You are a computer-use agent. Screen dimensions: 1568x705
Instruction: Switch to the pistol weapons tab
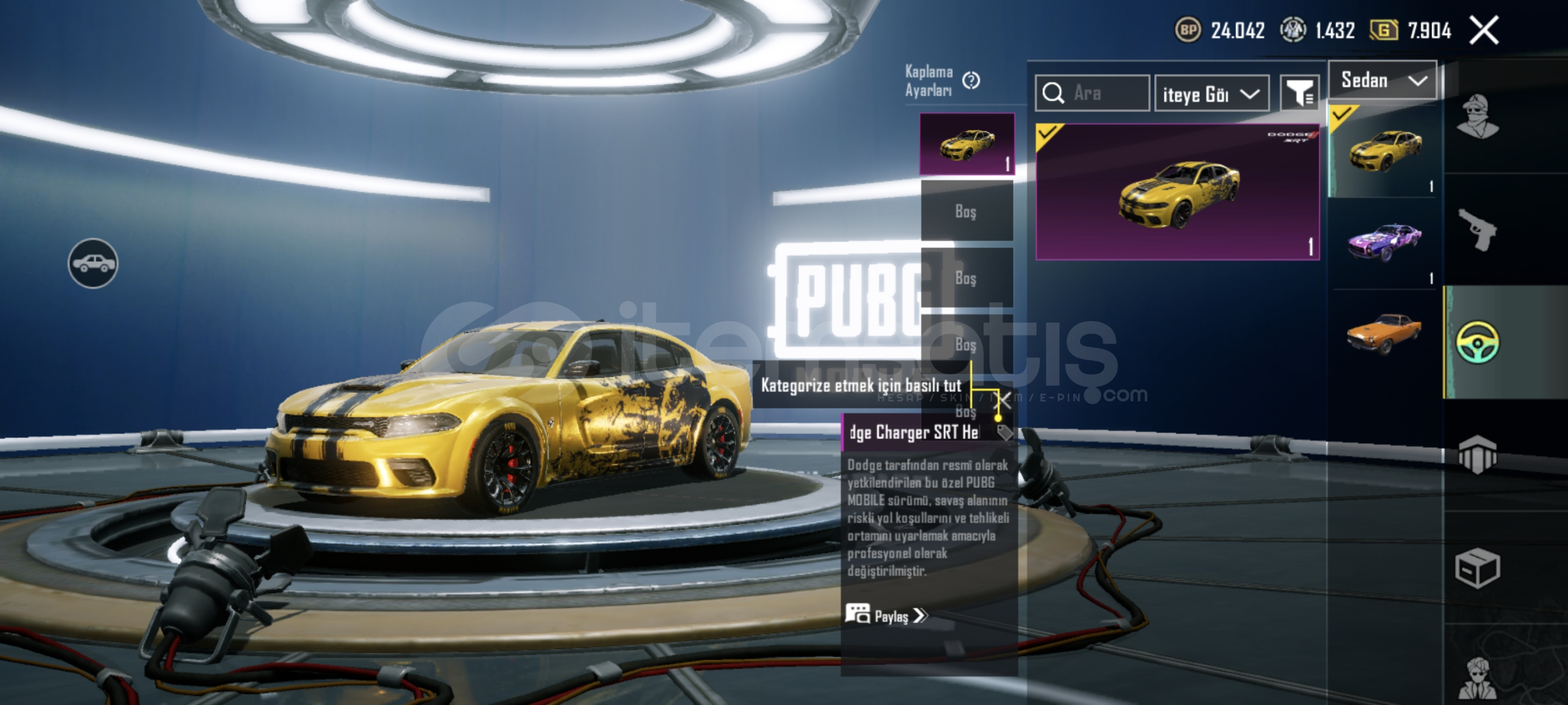(x=1478, y=230)
